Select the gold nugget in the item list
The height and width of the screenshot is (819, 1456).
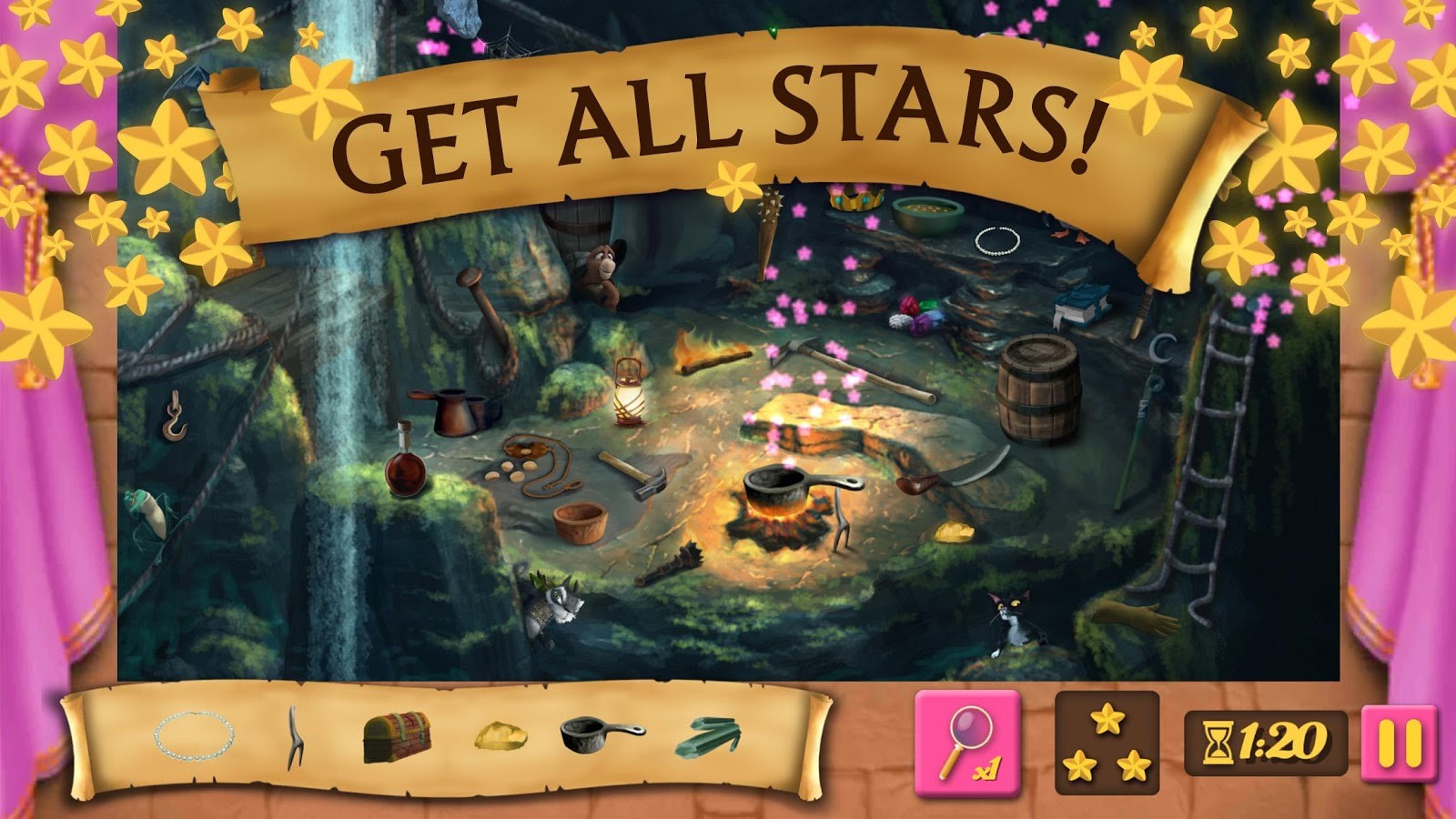[x=500, y=735]
